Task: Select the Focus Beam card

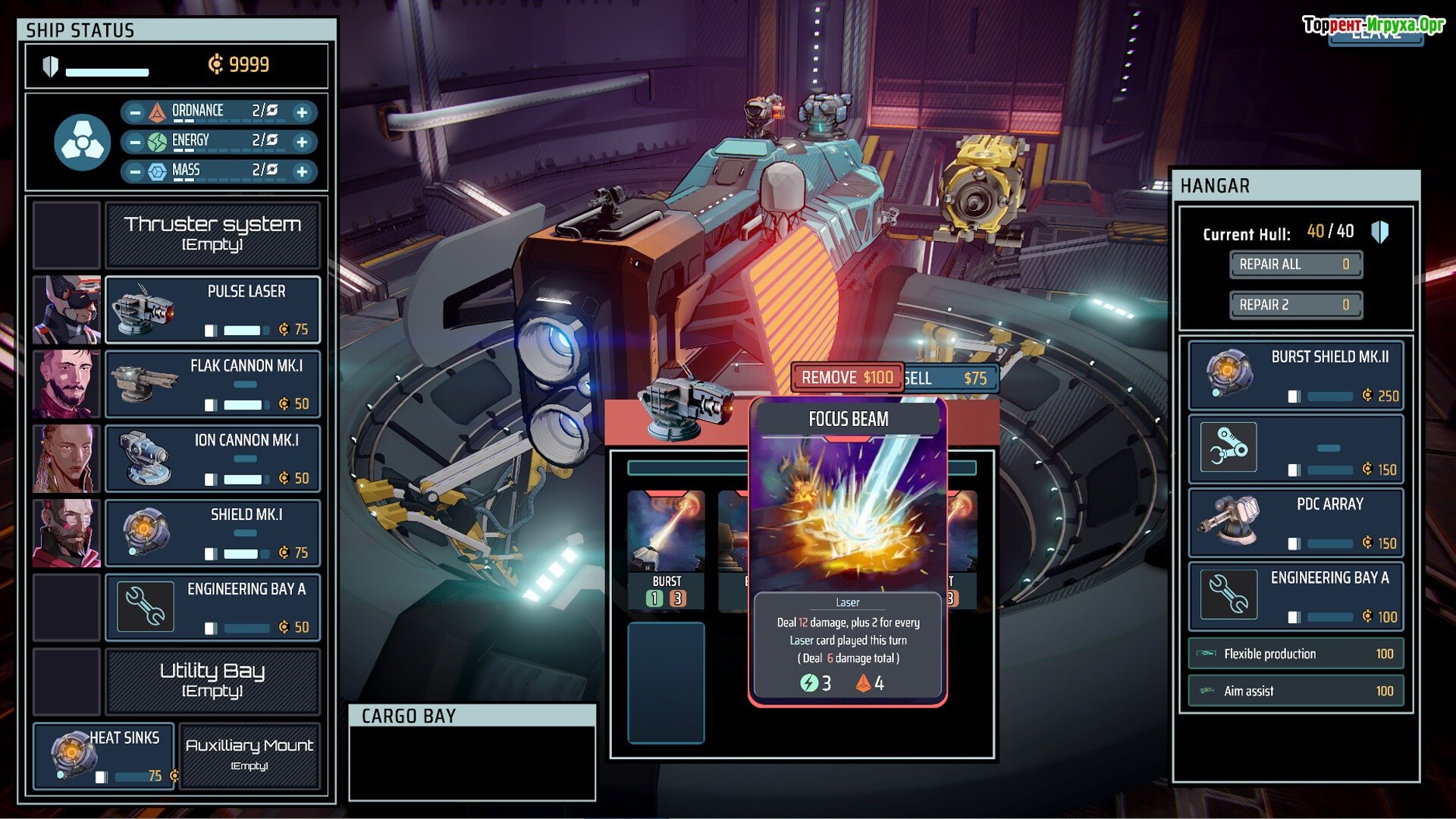Action: 847,550
